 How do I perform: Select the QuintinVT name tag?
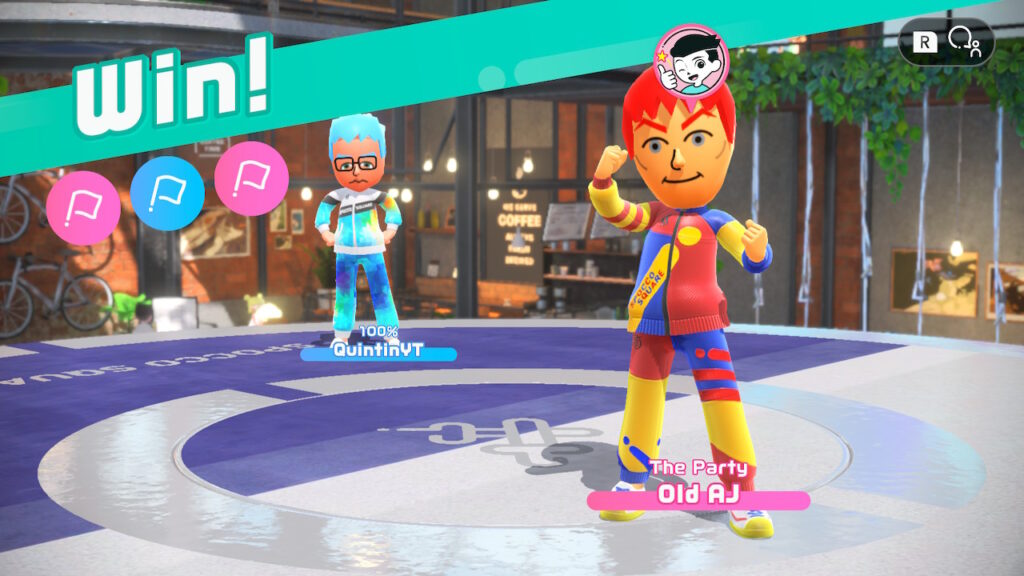[378, 352]
